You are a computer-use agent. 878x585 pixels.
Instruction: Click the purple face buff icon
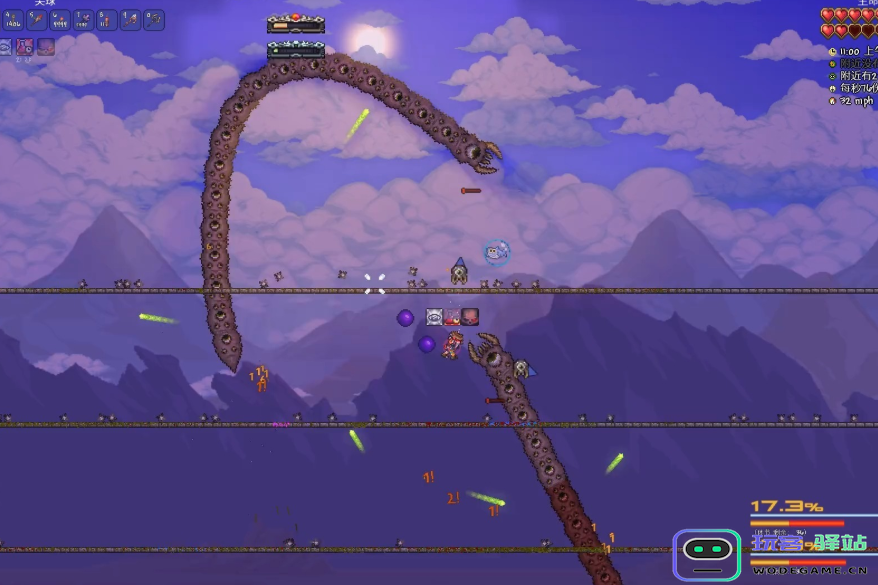pyautogui.click(x=46, y=47)
